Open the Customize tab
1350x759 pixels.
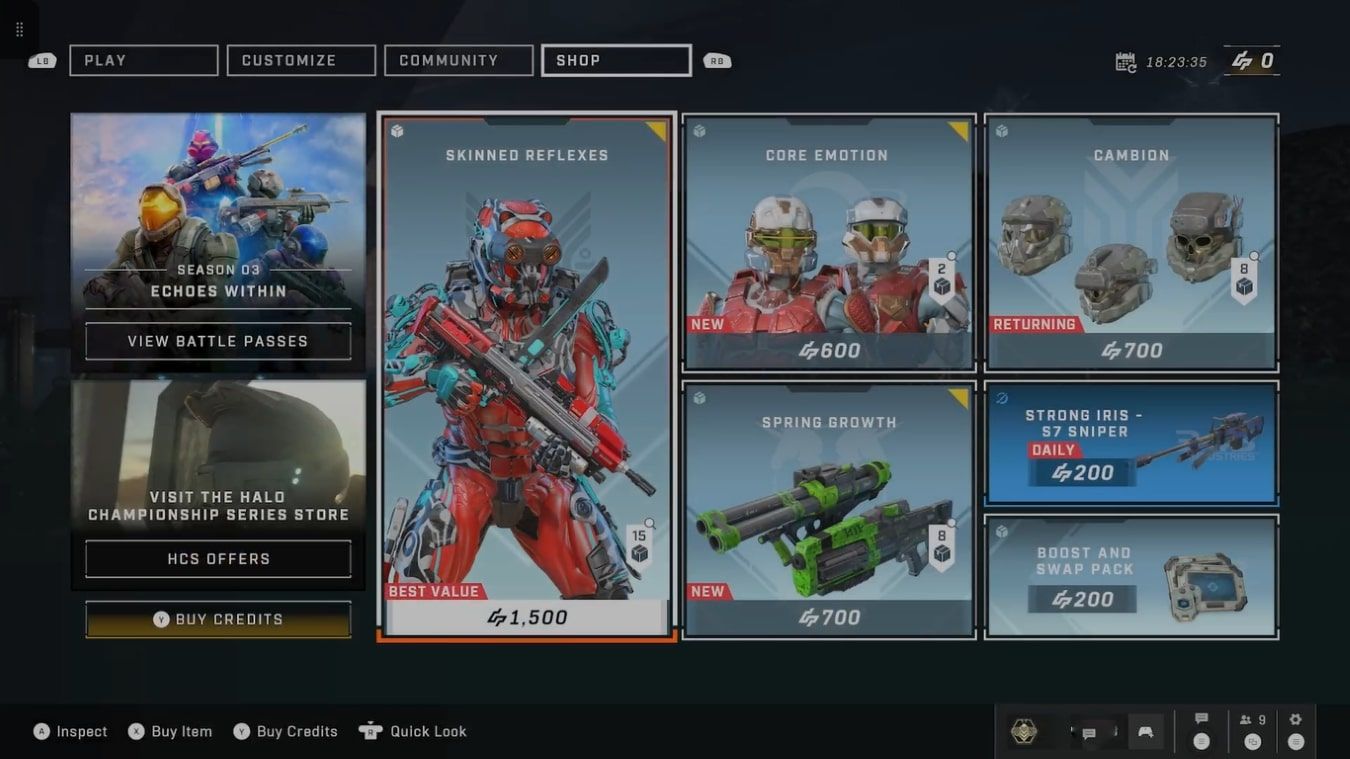[x=301, y=60]
